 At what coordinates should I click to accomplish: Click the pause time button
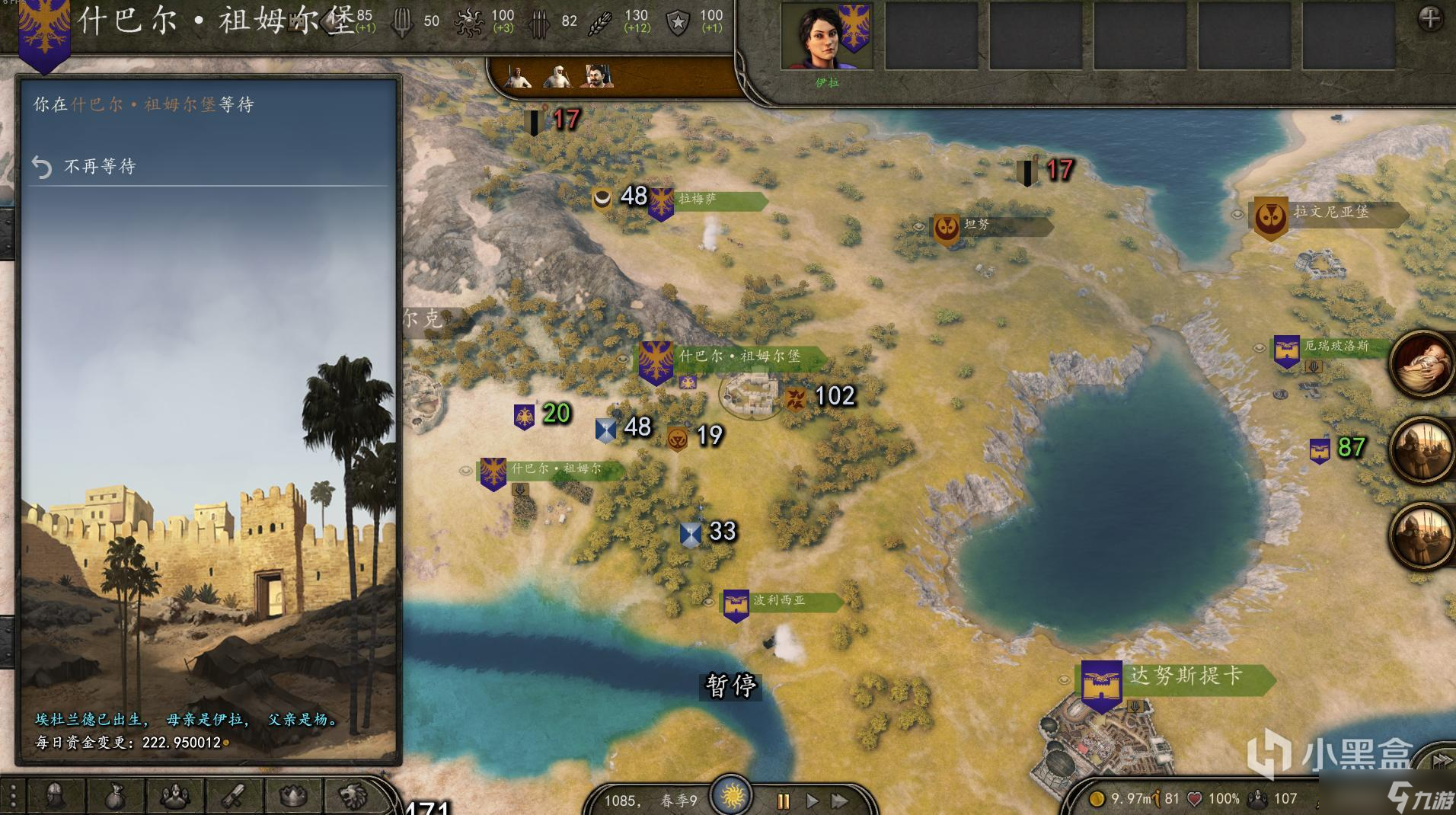pyautogui.click(x=783, y=801)
